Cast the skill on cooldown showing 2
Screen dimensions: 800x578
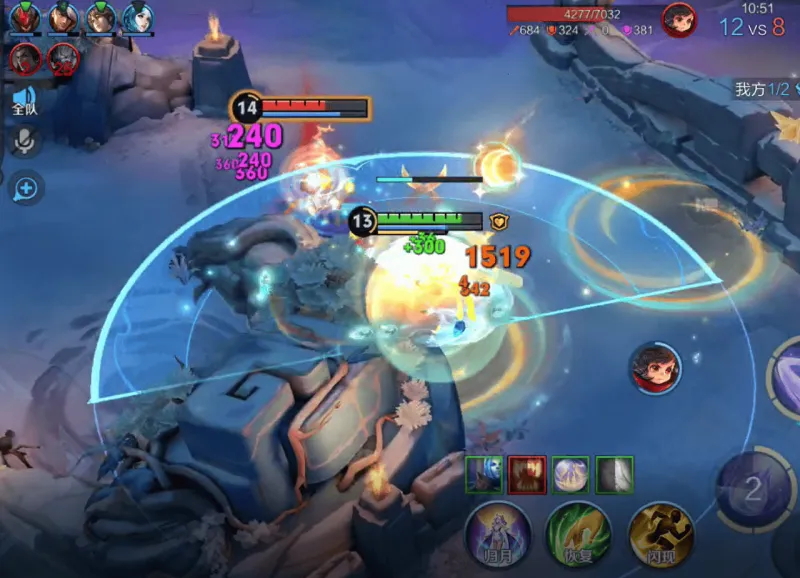pyautogui.click(x=754, y=489)
